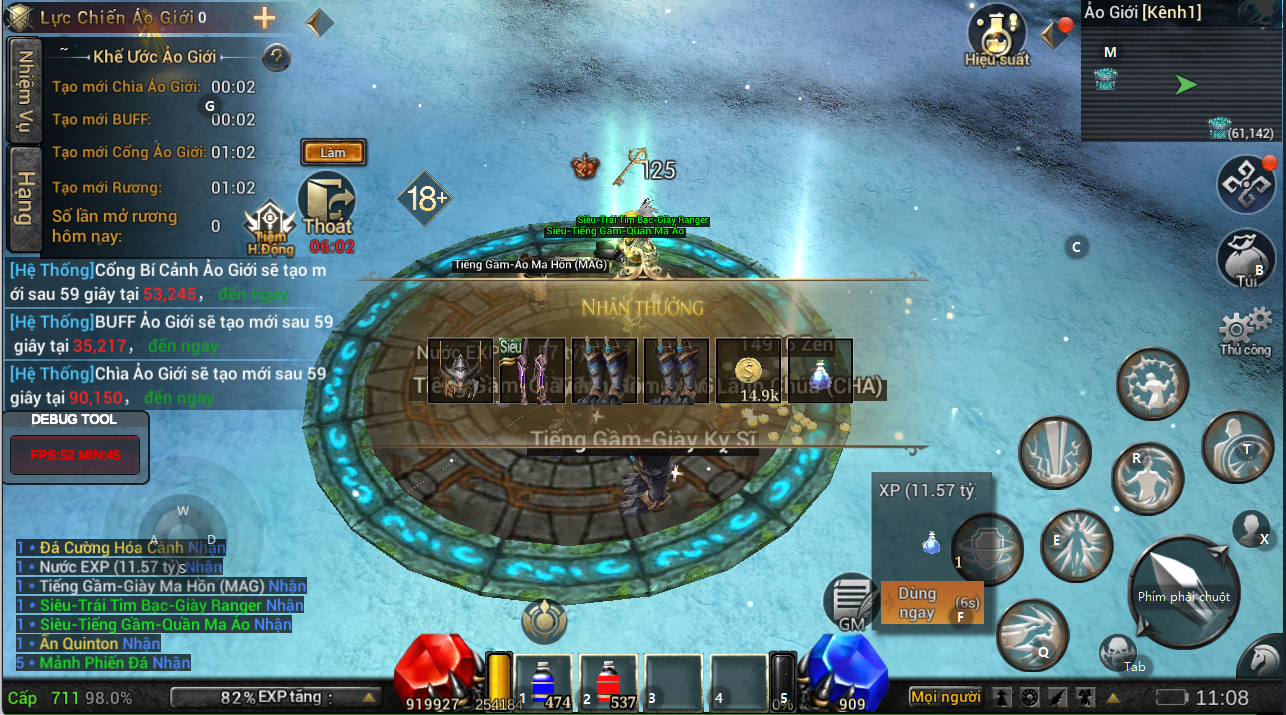Click the orange Làm button

pyautogui.click(x=333, y=153)
